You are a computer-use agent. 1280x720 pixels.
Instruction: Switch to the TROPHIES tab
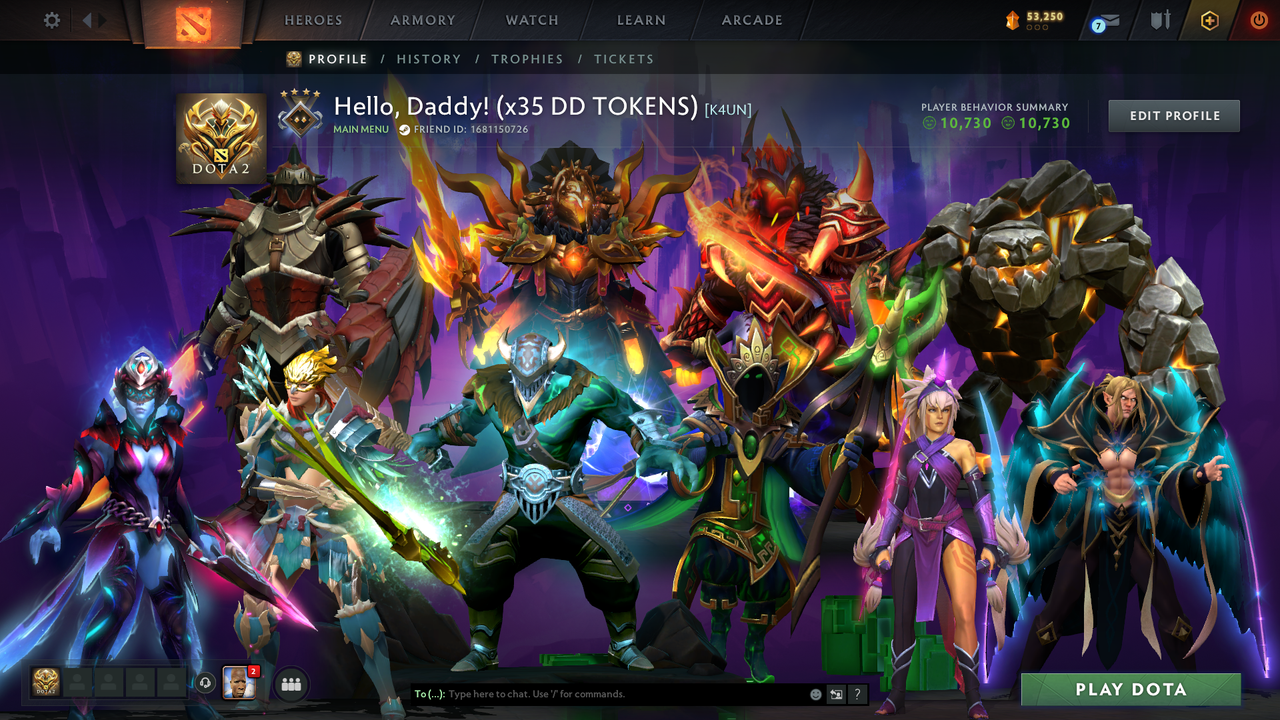pos(527,59)
